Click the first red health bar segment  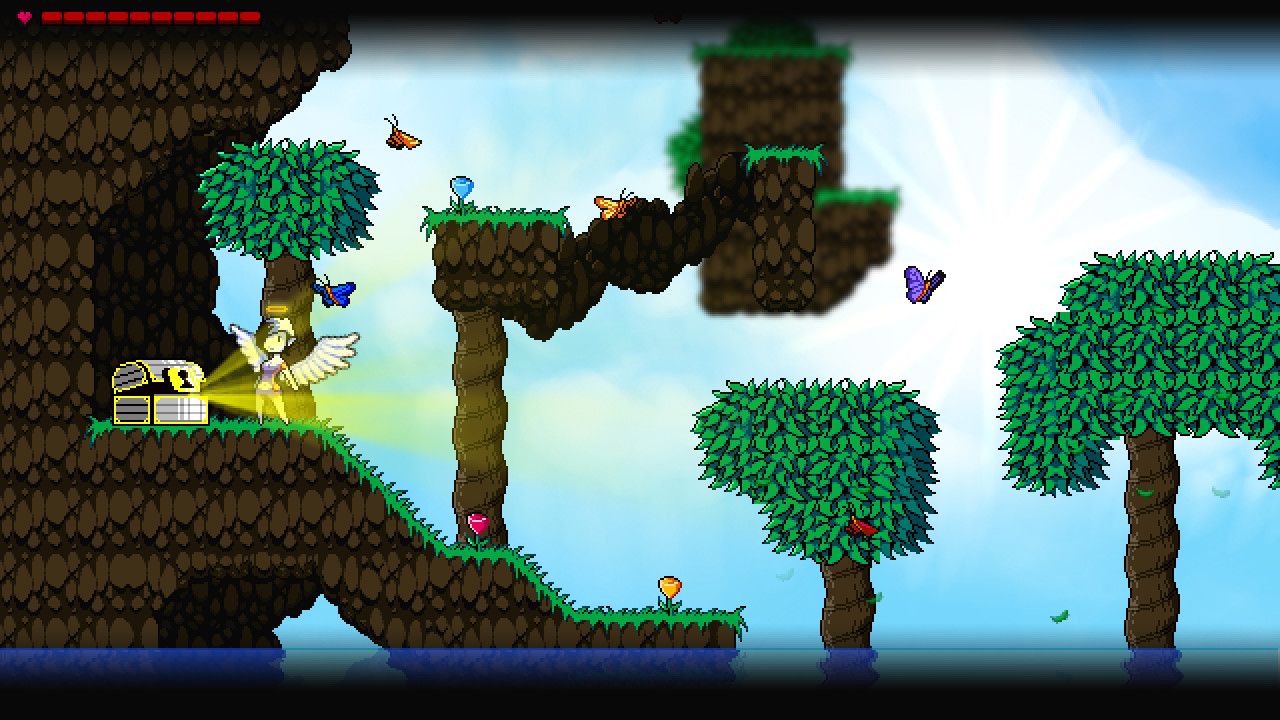pos(52,17)
